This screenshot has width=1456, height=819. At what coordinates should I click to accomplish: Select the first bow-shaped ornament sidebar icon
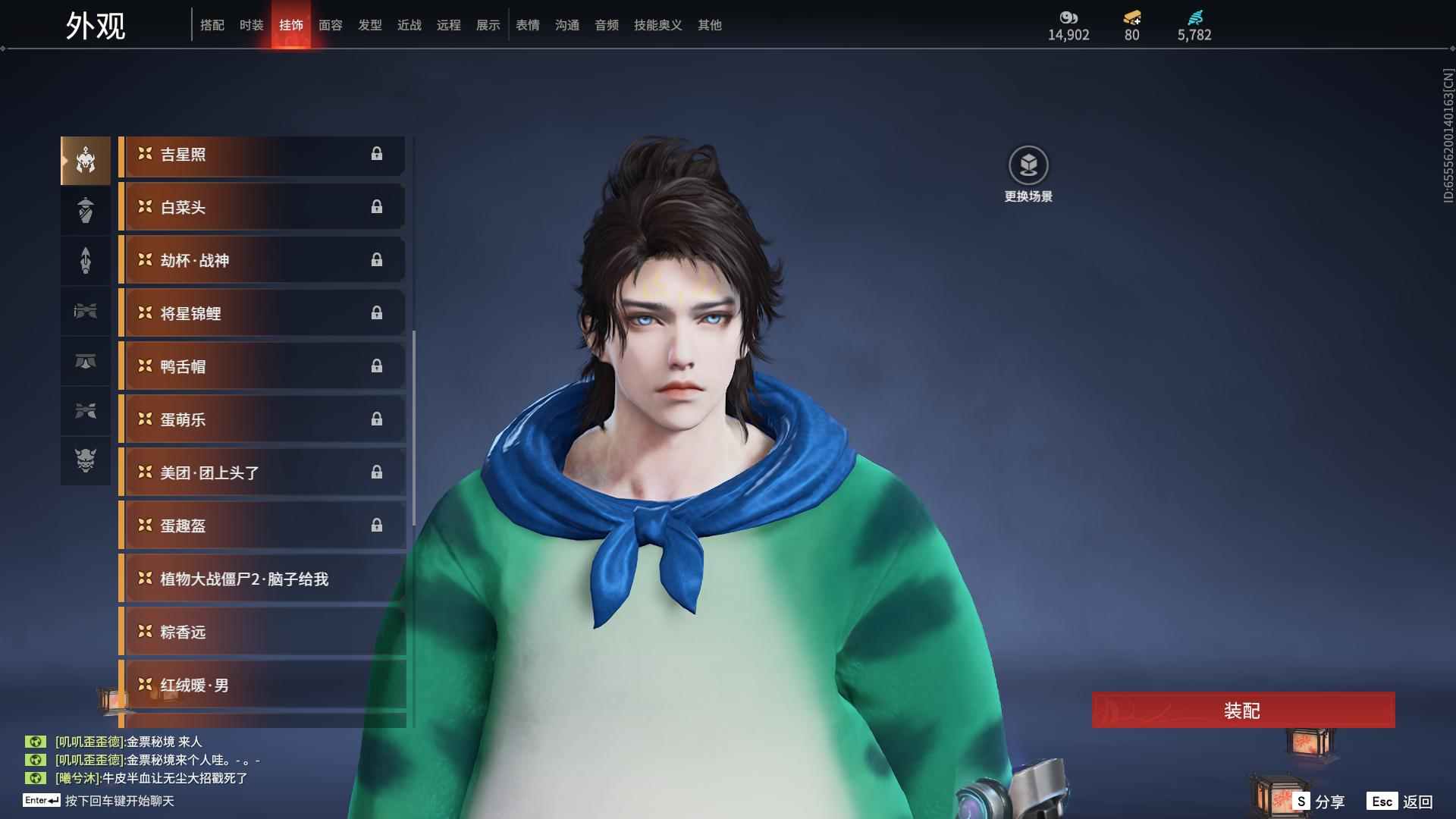[85, 311]
